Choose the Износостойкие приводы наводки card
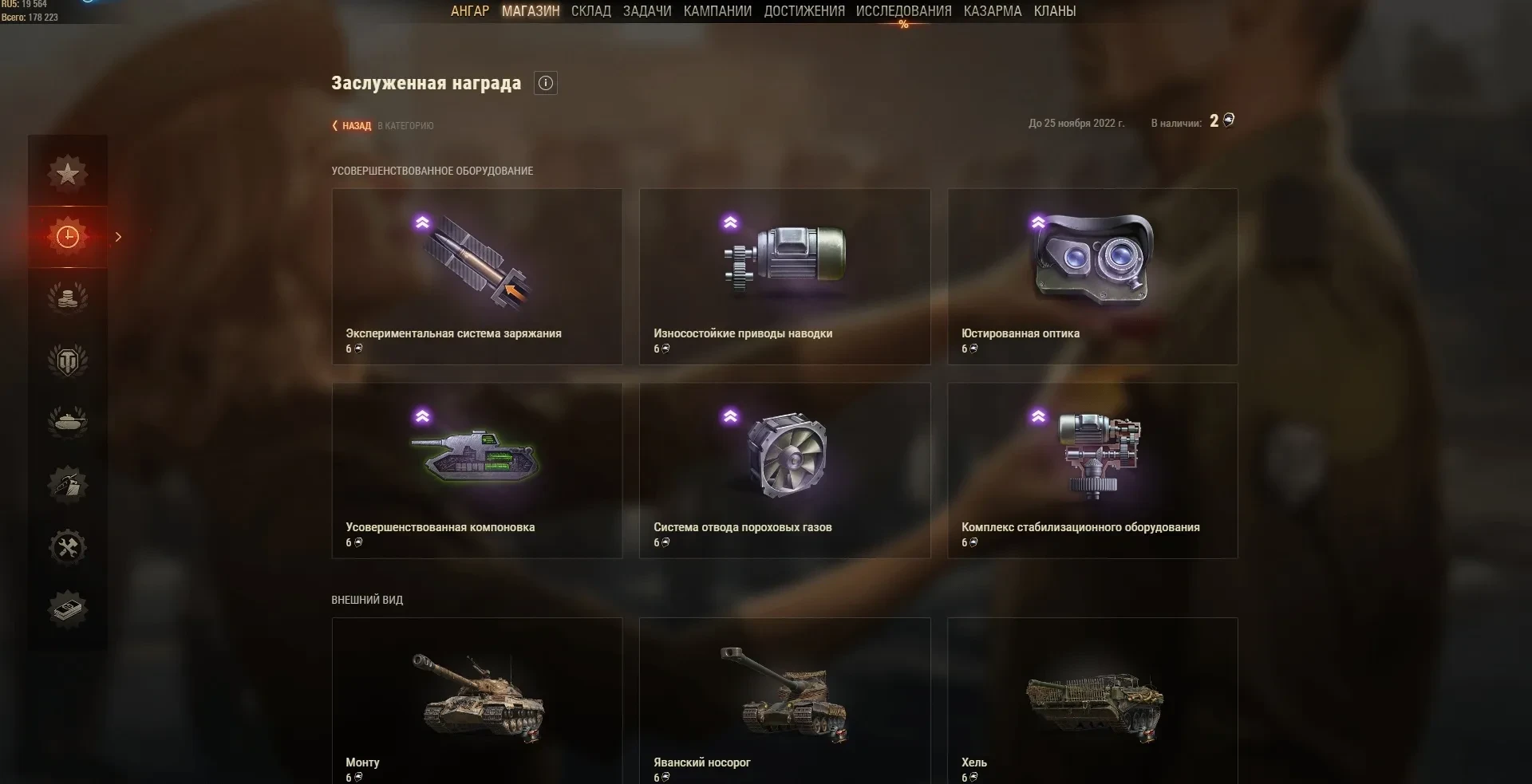 coord(784,276)
